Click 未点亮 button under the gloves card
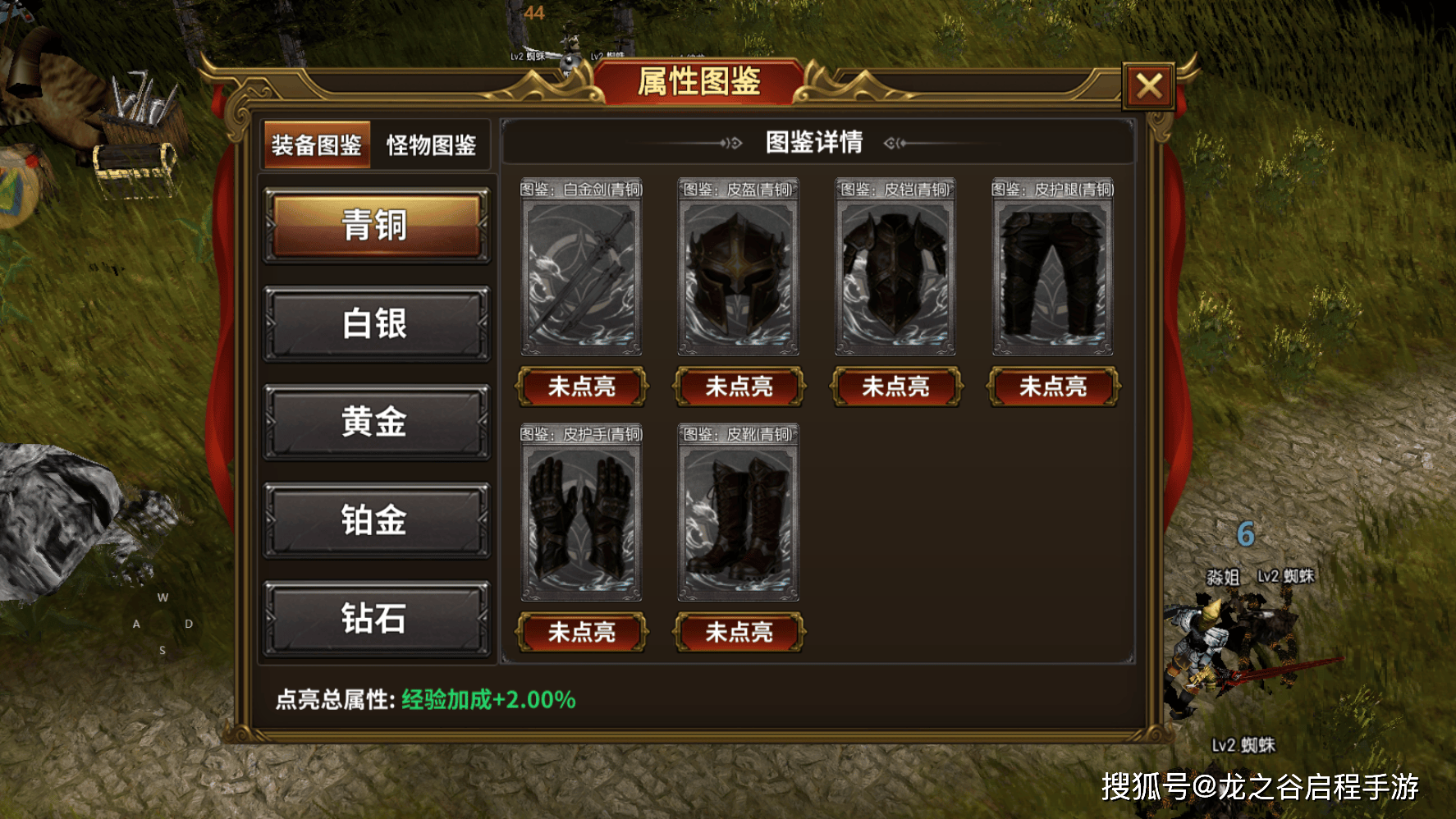Image resolution: width=1456 pixels, height=819 pixels. 581,632
